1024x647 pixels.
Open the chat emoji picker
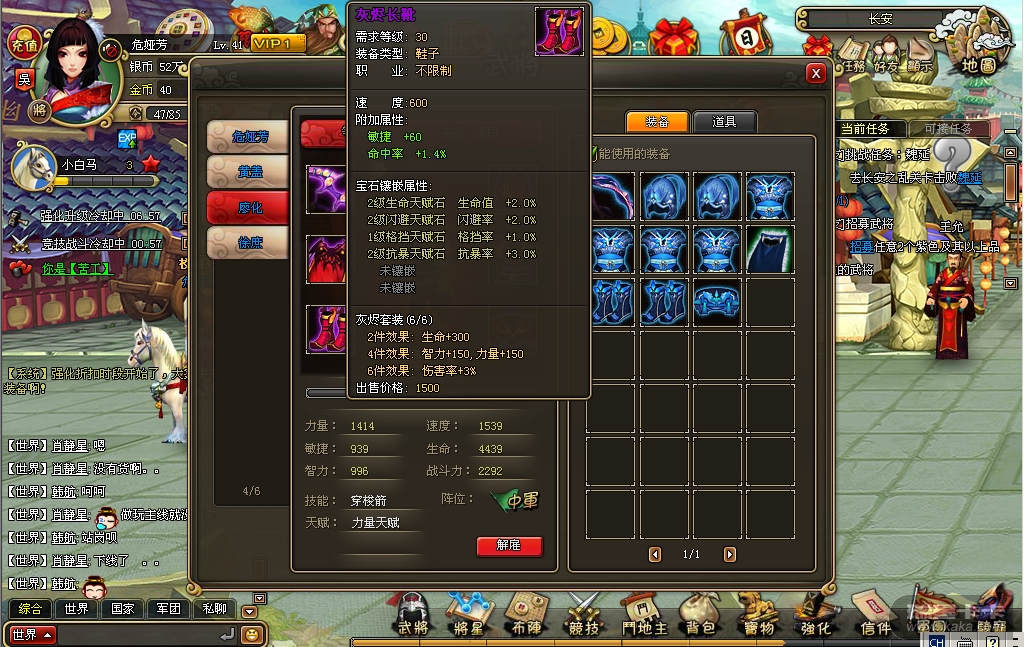(x=252, y=634)
